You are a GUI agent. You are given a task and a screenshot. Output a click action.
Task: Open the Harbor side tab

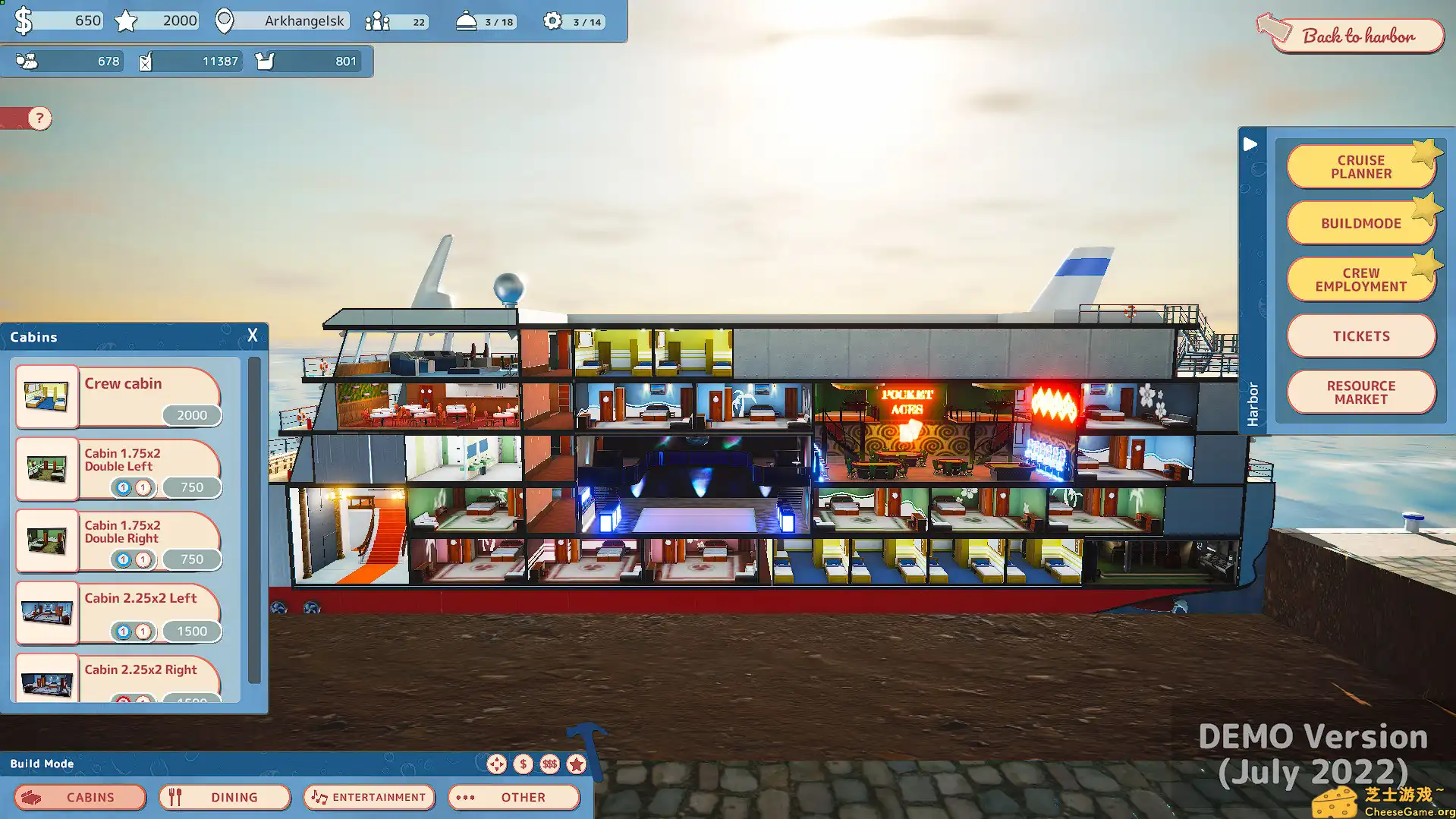click(x=1252, y=395)
